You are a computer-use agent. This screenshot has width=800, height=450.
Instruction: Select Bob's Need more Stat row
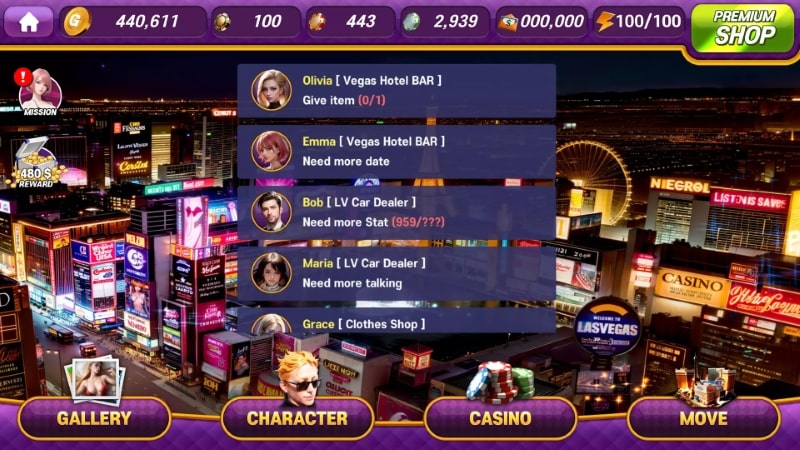(x=396, y=212)
